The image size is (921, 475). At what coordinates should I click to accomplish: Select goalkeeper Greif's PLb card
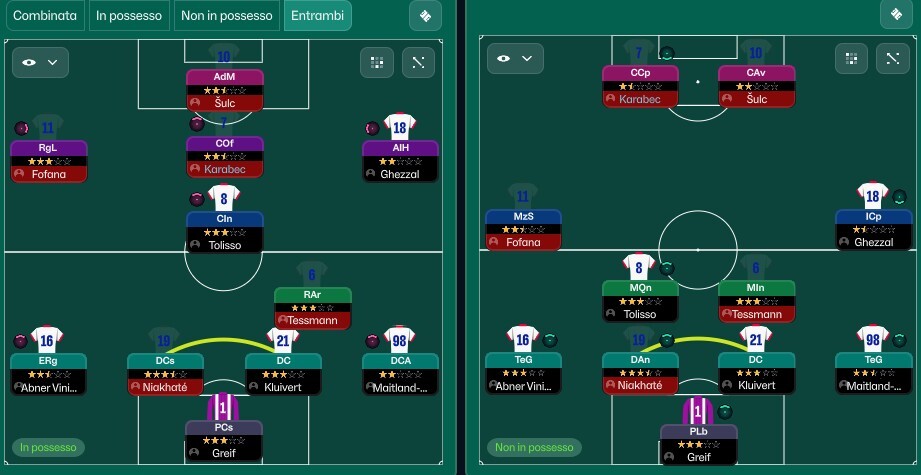tap(698, 444)
